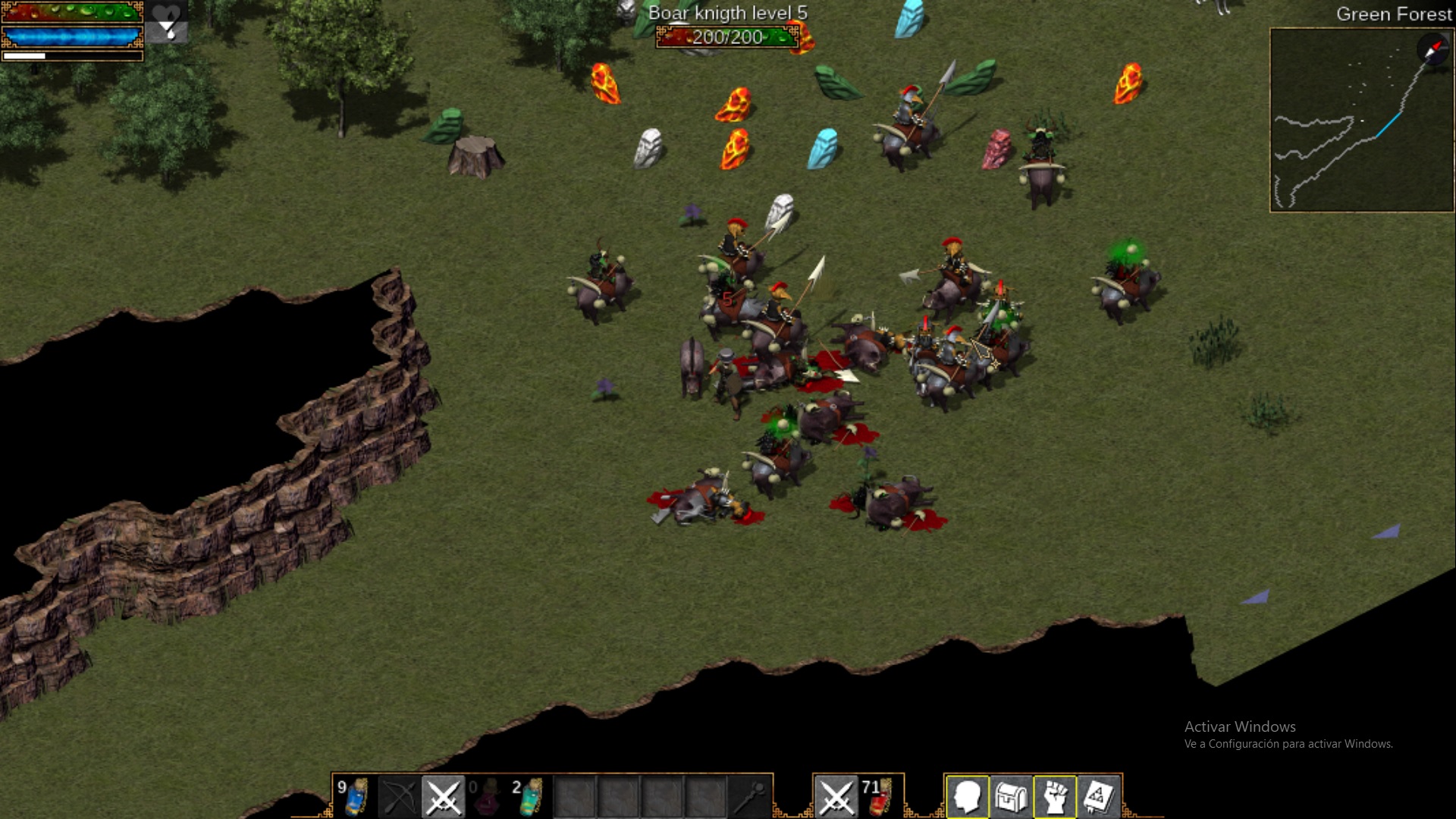Viewport: 1456px width, 819px height.
Task: Drink the red potion with count 71
Action: (x=880, y=796)
